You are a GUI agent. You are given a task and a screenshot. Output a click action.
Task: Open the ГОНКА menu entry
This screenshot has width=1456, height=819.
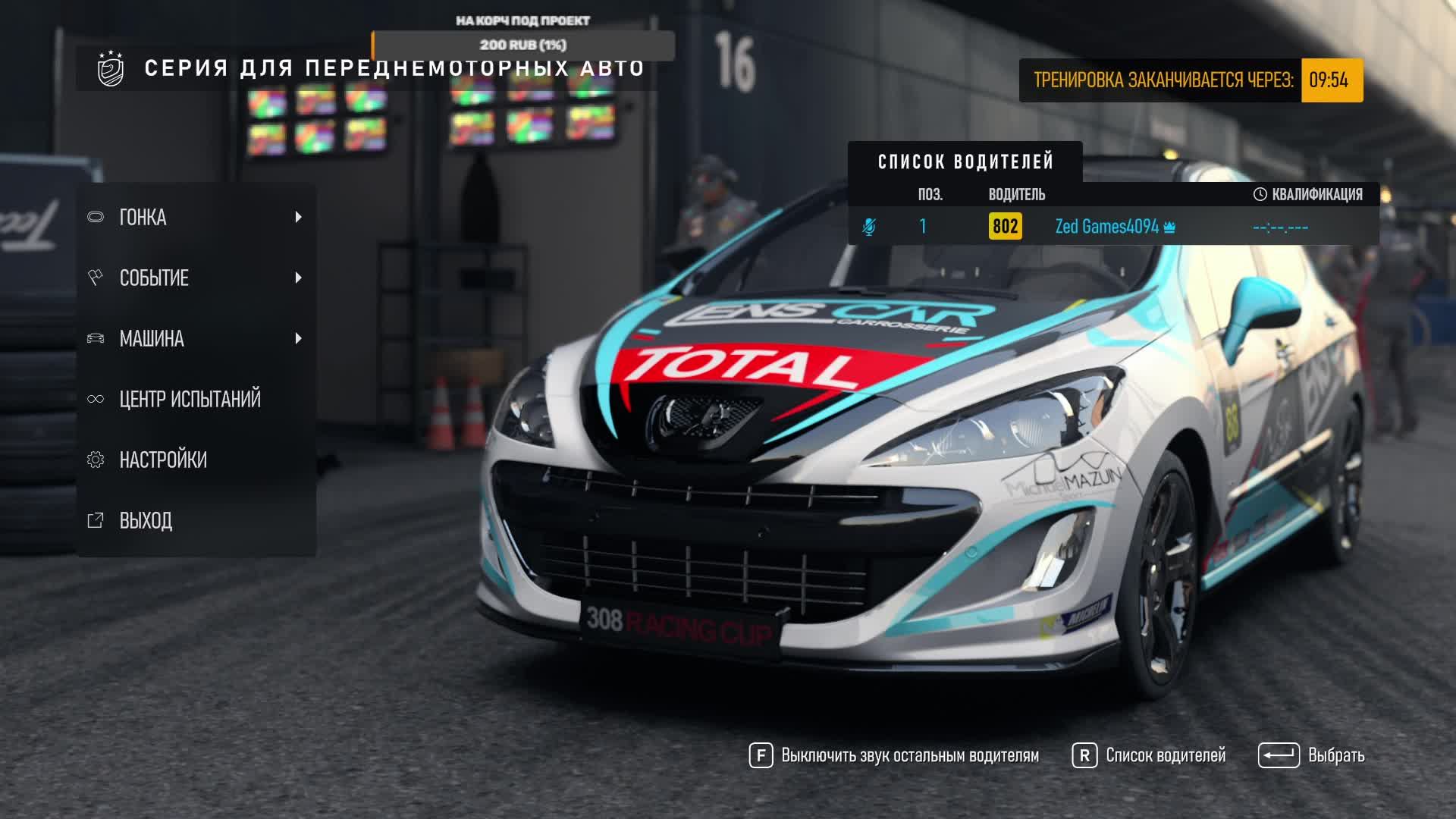tap(196, 218)
